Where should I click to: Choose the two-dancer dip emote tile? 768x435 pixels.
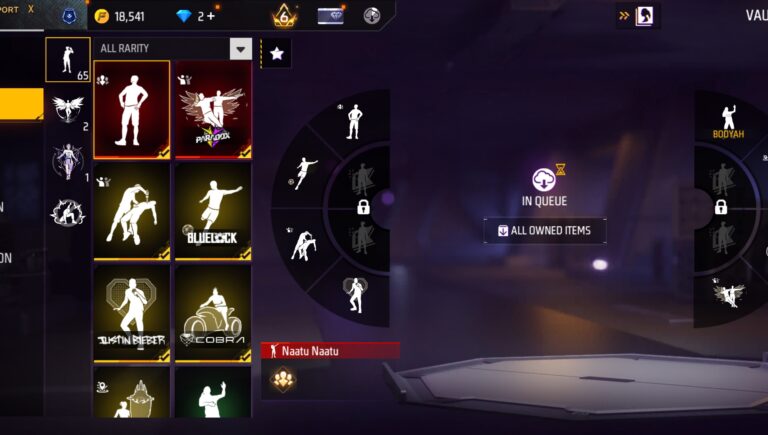132,211
